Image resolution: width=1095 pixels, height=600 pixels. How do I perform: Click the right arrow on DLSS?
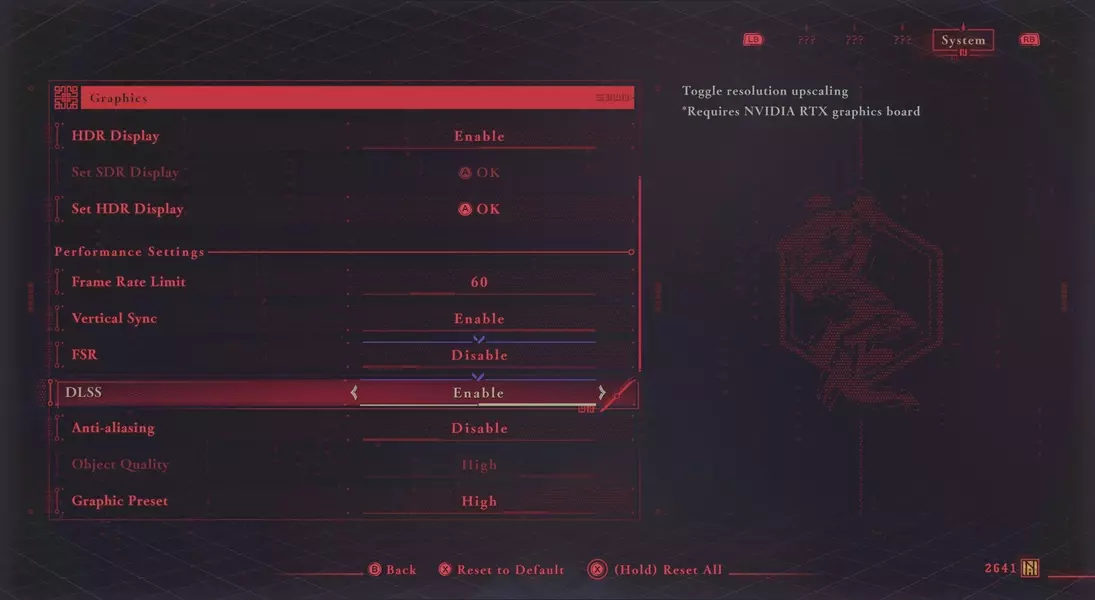(x=602, y=393)
